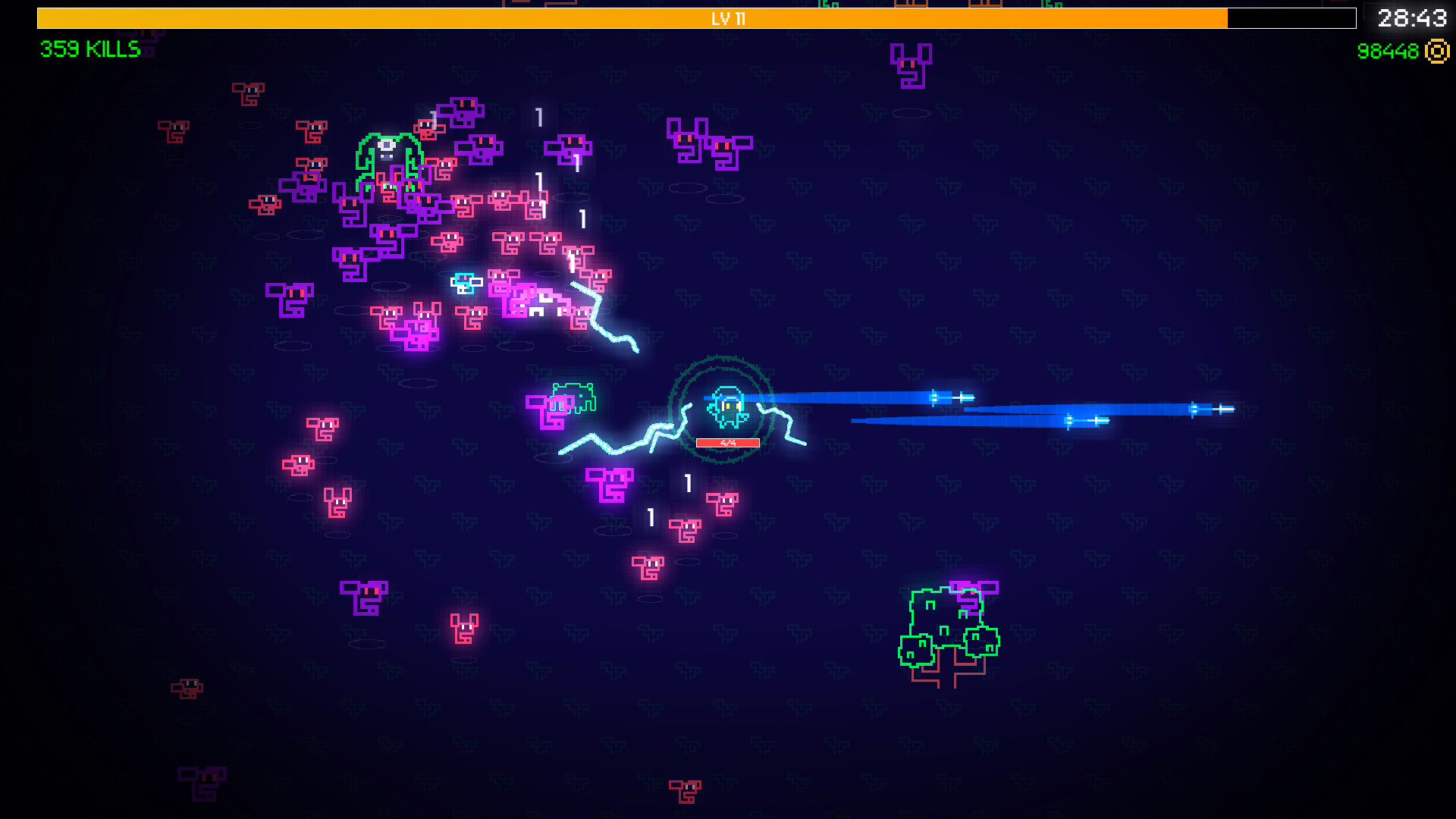Target the cyan enemy within the pink swarm
The width and height of the screenshot is (1456, 819).
point(468,283)
